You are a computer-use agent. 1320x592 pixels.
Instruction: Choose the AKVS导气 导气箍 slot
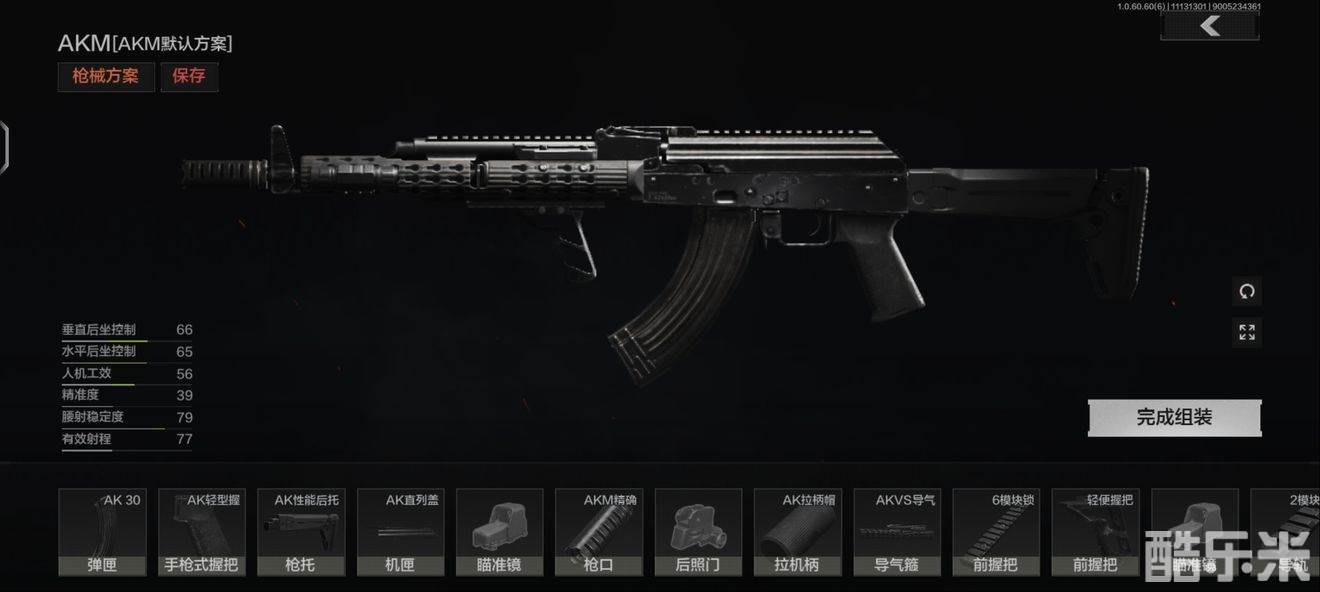(896, 532)
